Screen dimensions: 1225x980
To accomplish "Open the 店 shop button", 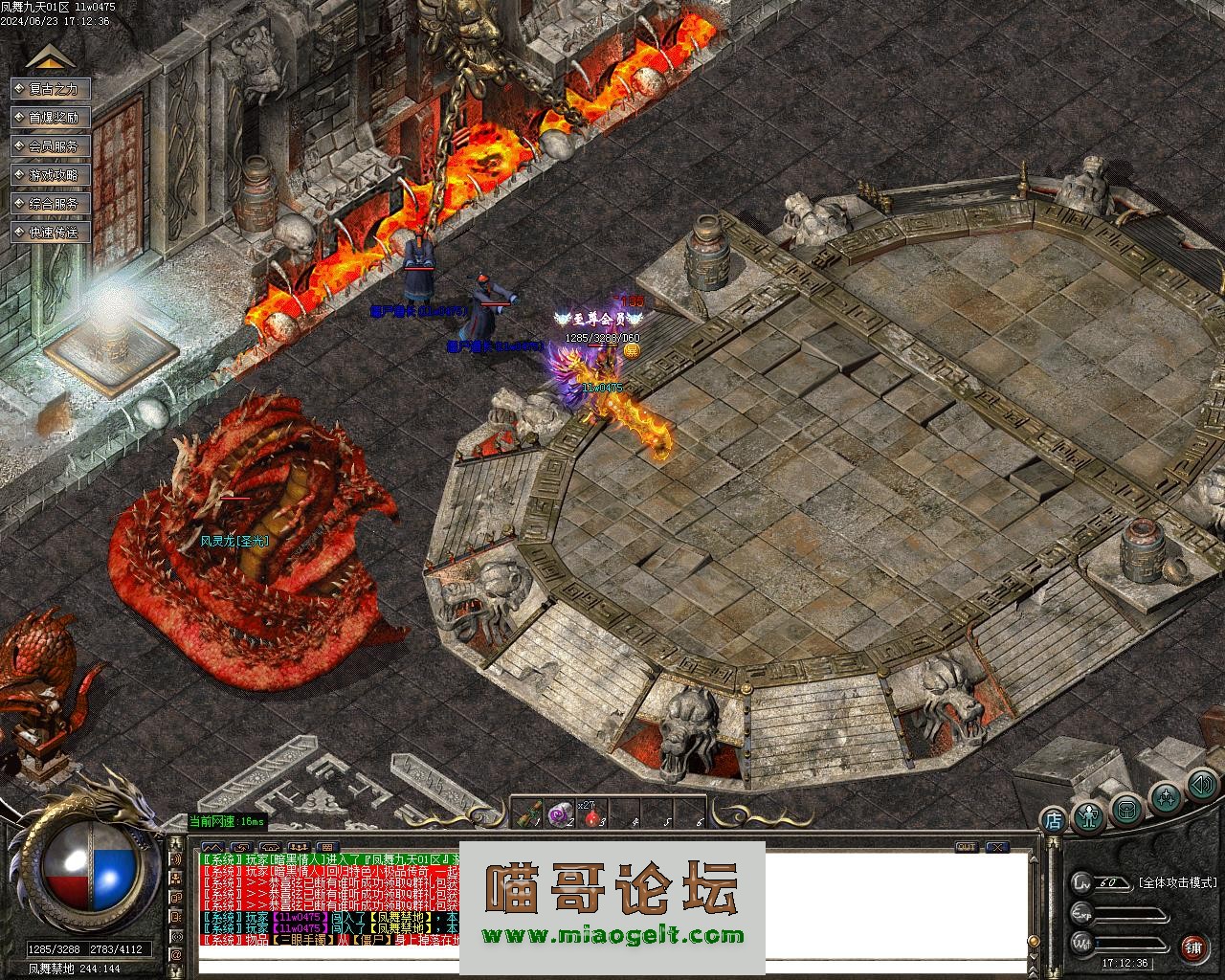I will pos(1053,819).
